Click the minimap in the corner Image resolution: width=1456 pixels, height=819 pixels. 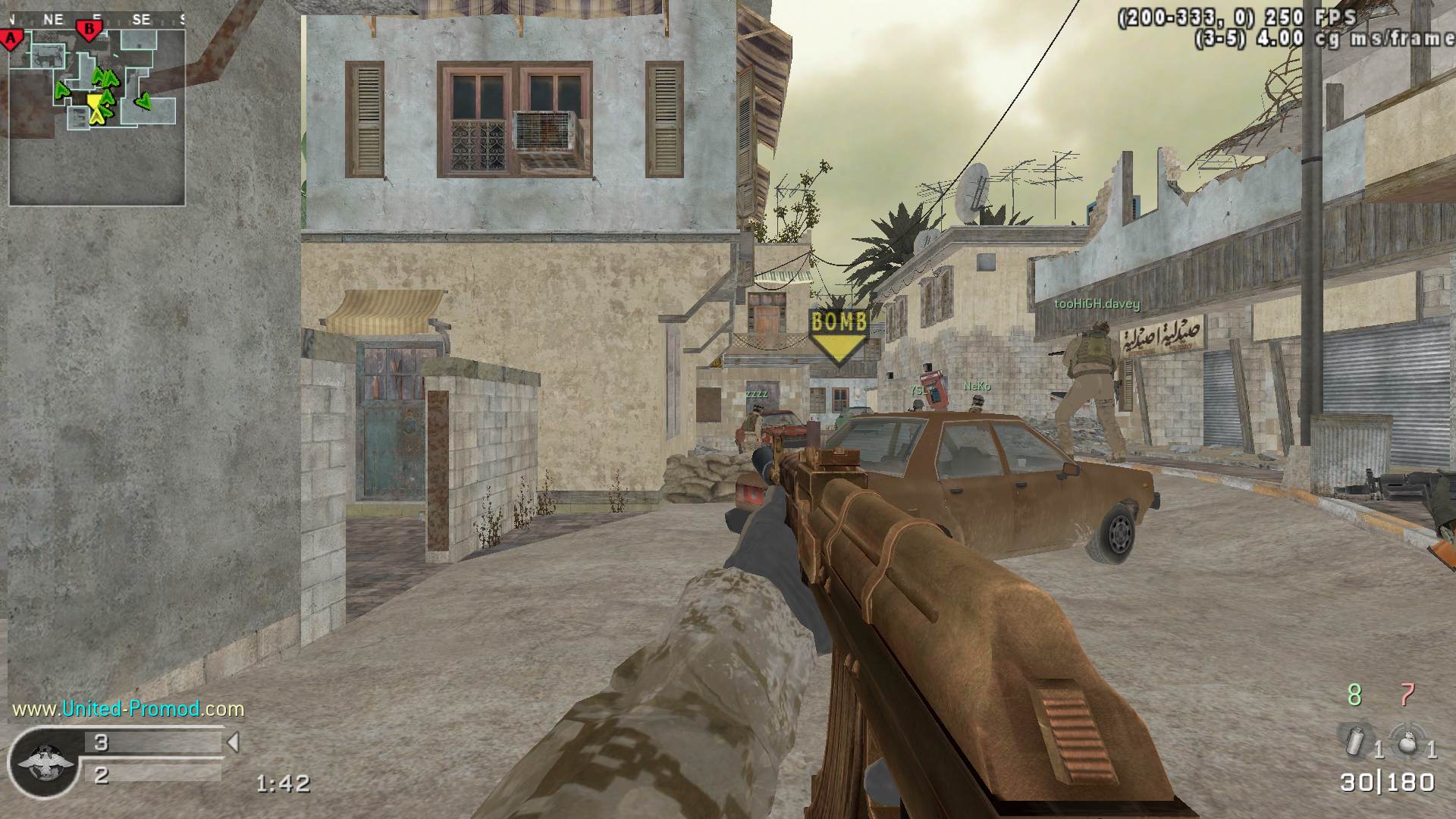(97, 108)
